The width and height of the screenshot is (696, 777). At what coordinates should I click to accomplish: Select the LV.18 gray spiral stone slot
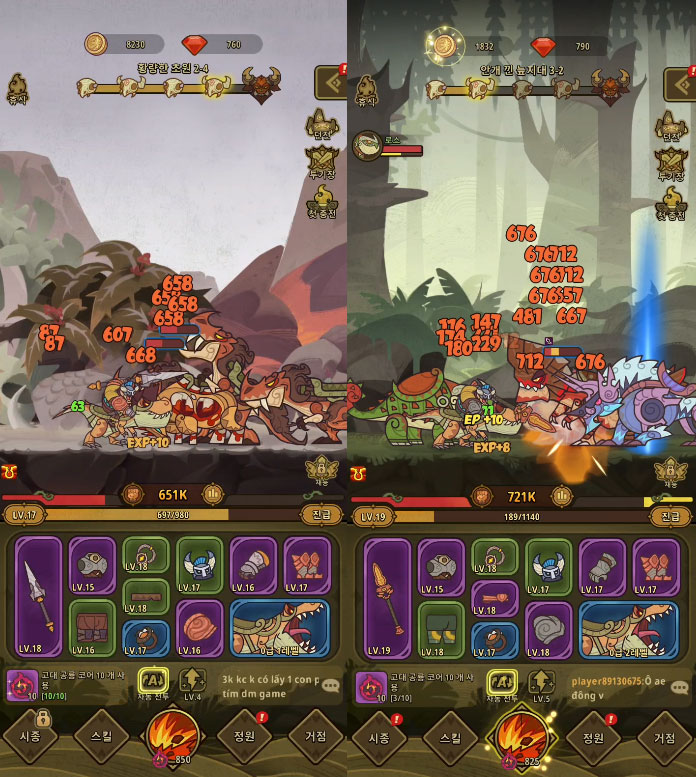point(549,628)
